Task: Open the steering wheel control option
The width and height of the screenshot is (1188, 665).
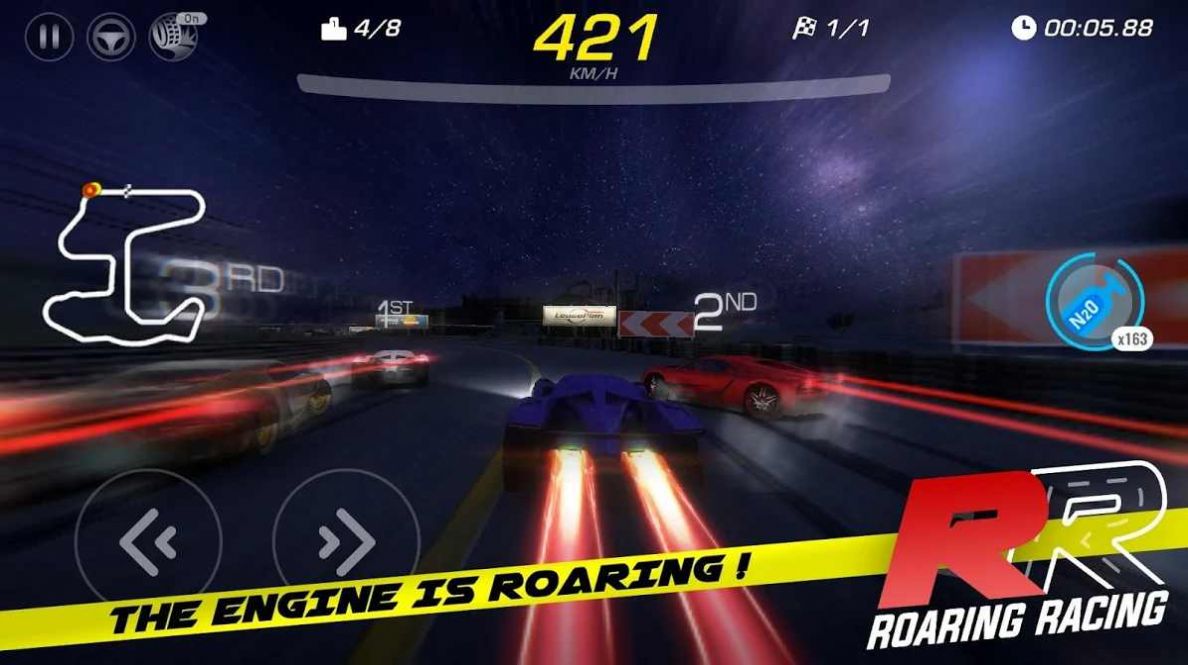Action: pos(111,38)
